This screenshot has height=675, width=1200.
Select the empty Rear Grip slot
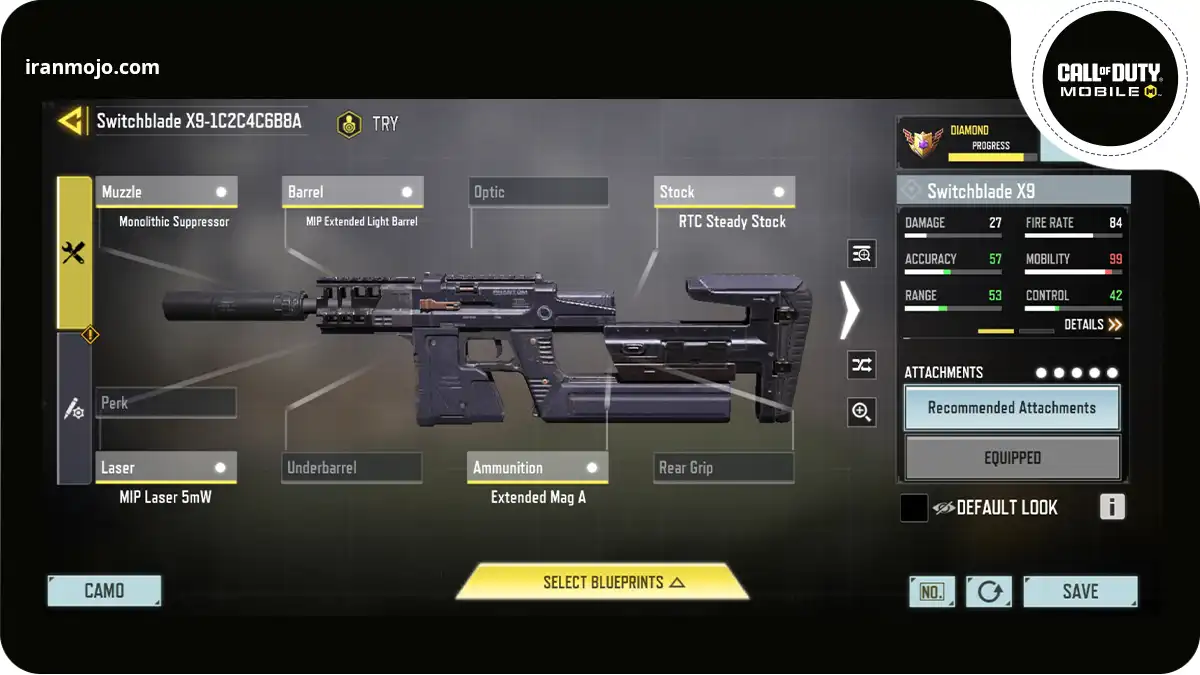pyautogui.click(x=724, y=467)
